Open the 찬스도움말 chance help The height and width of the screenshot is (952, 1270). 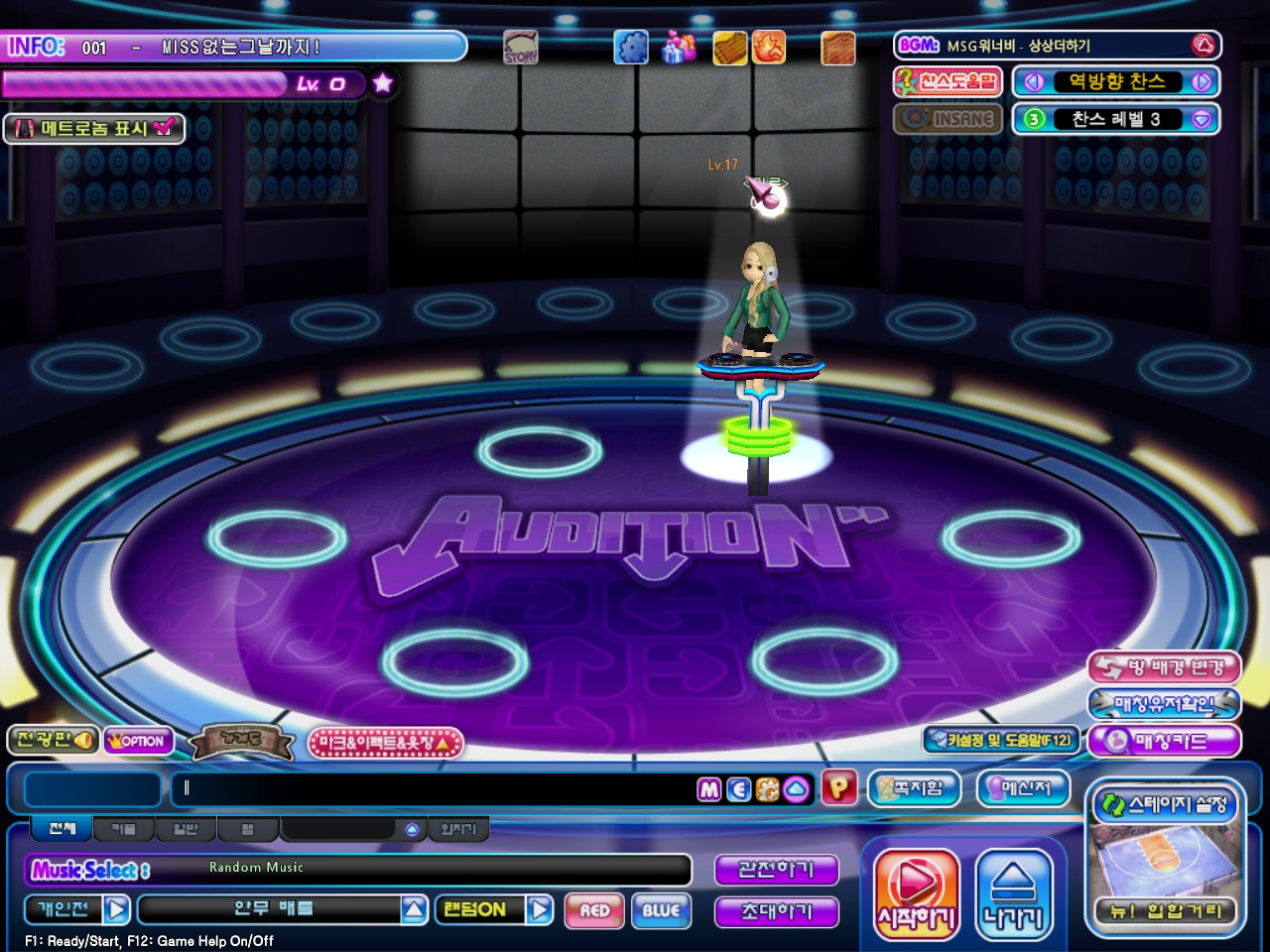point(948,81)
